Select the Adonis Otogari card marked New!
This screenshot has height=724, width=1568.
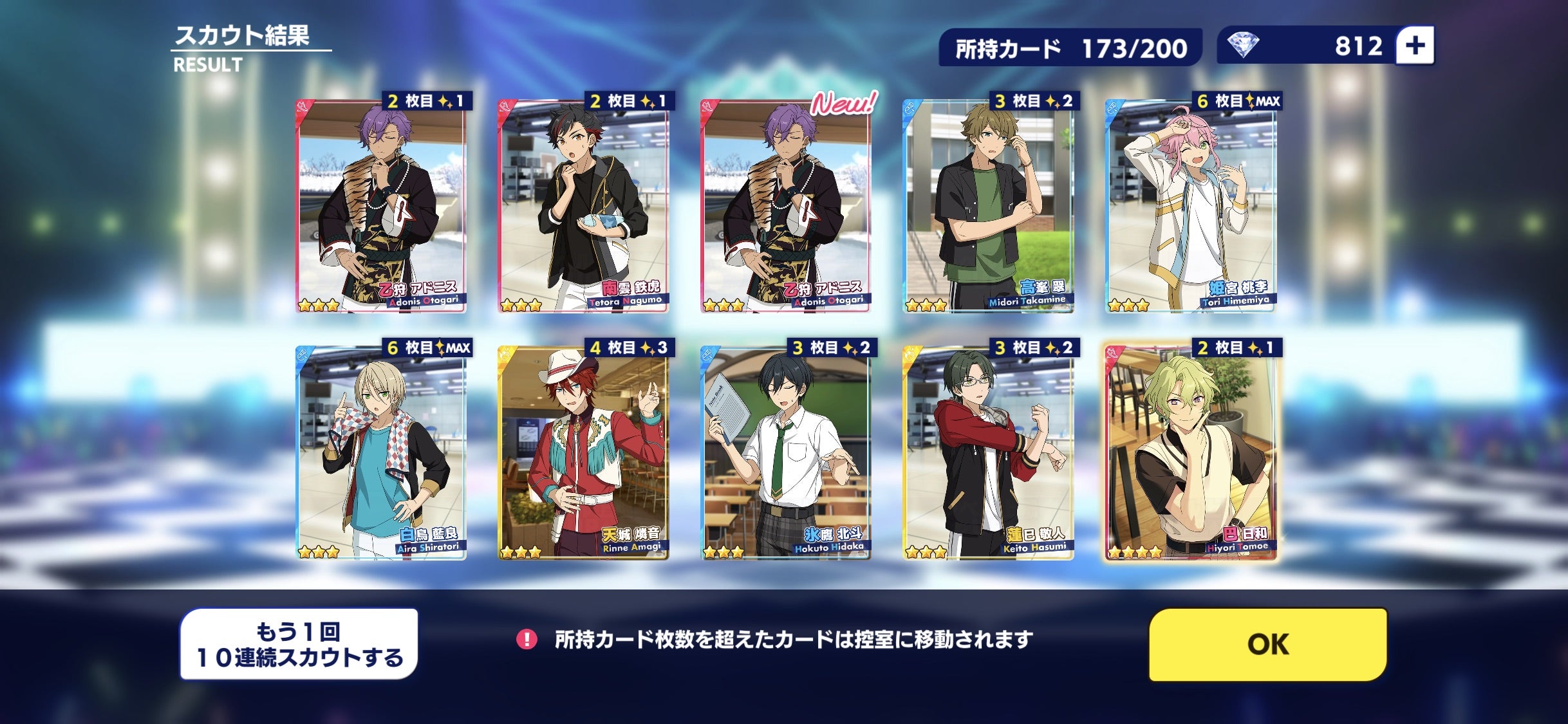(785, 206)
